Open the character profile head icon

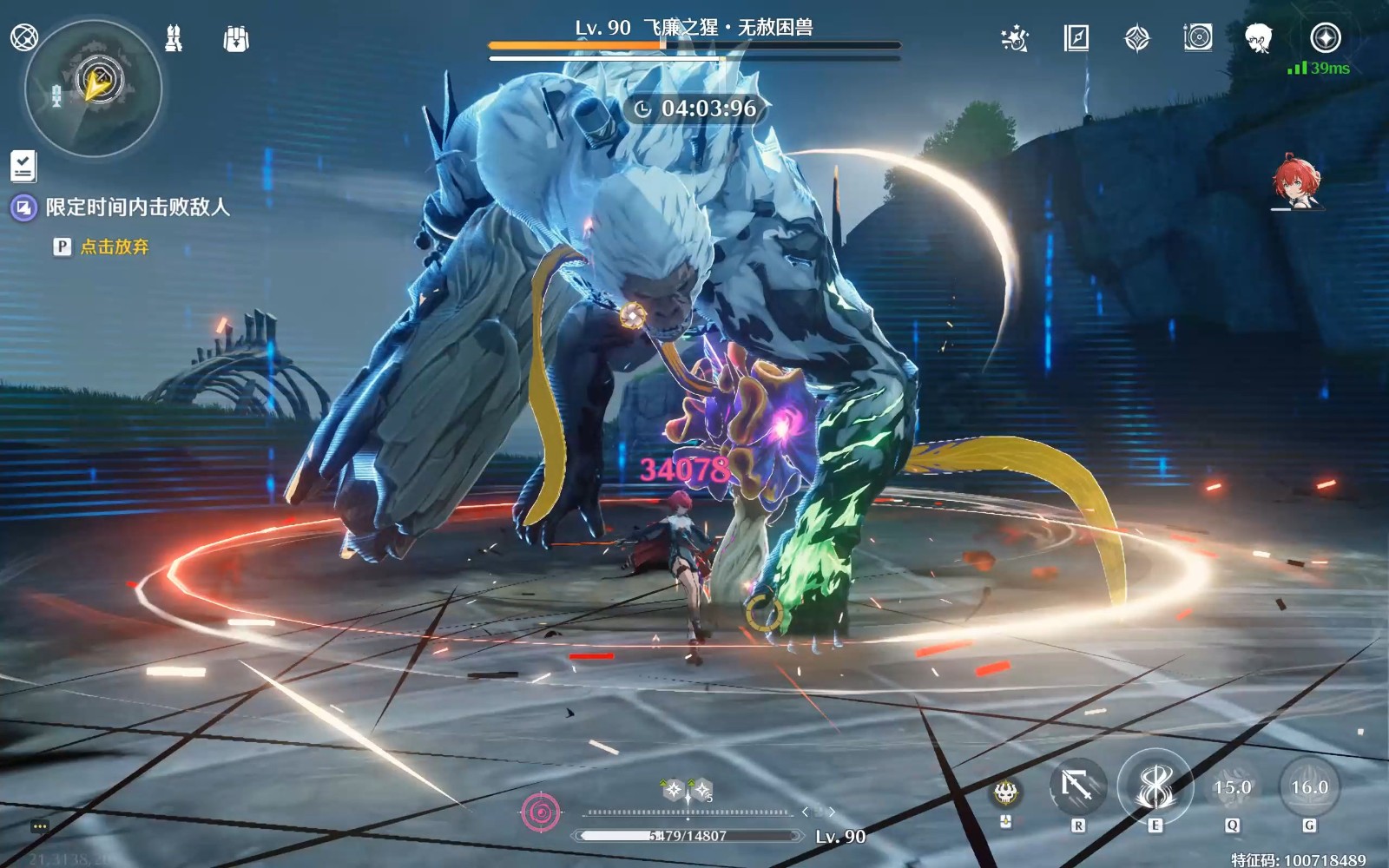coord(1258,38)
